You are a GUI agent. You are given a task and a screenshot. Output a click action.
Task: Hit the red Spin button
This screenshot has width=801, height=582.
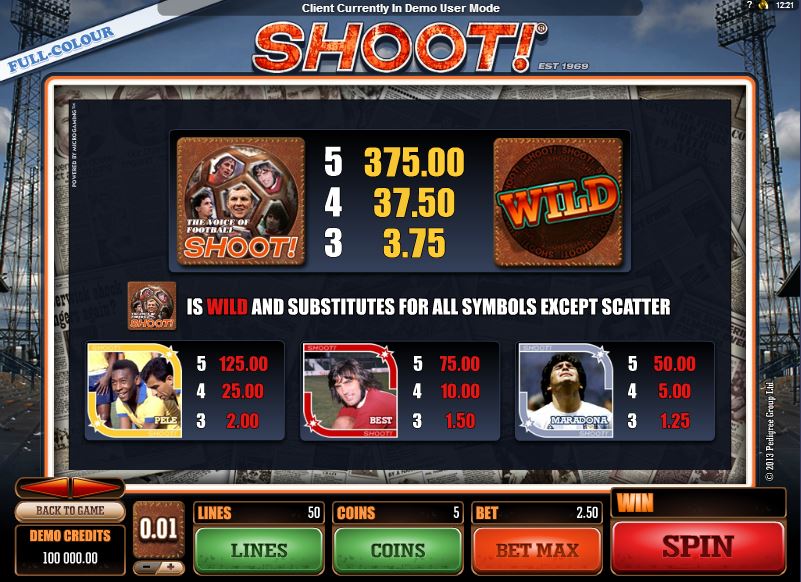[697, 547]
